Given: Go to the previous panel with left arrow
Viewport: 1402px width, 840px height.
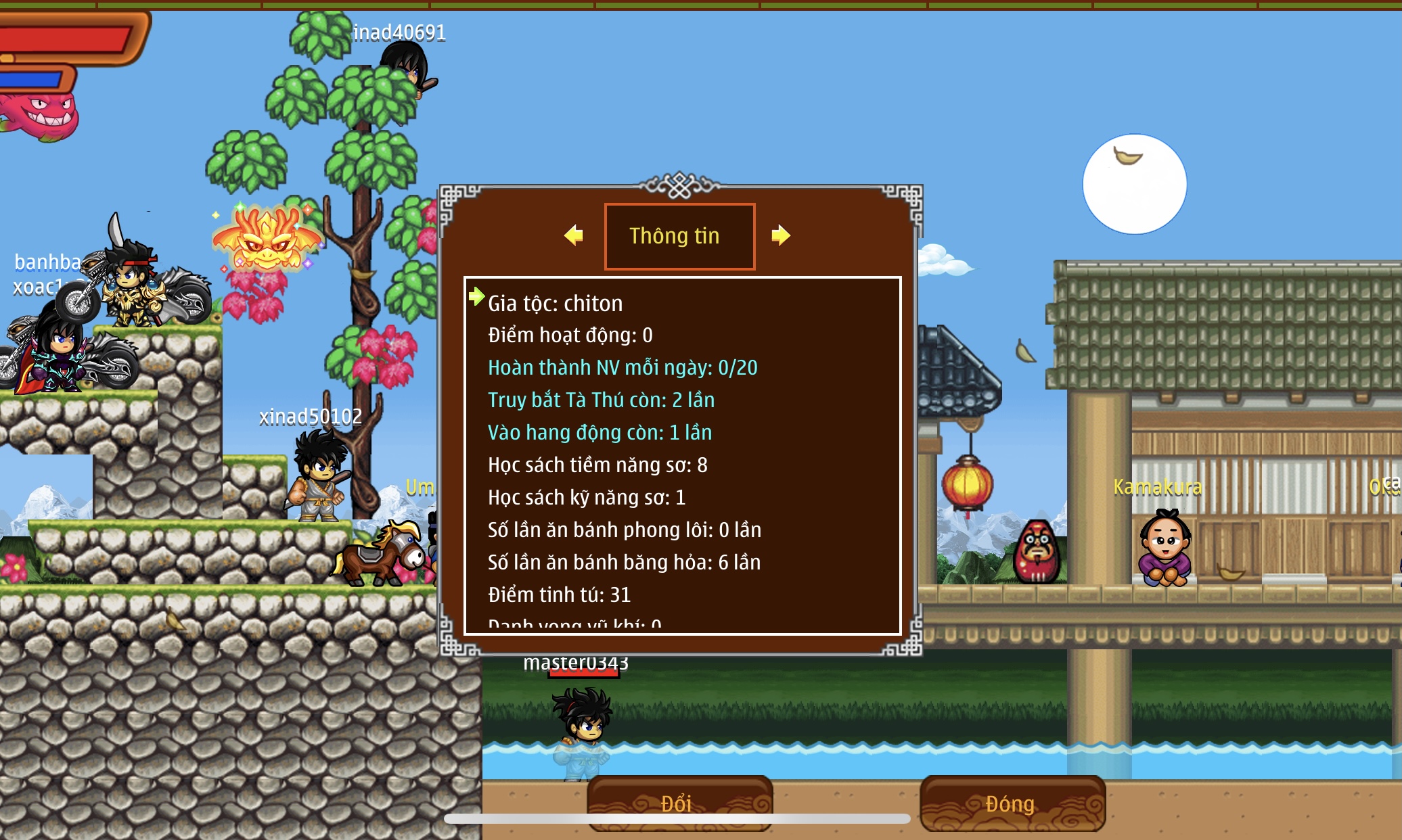Looking at the screenshot, I should coord(574,235).
